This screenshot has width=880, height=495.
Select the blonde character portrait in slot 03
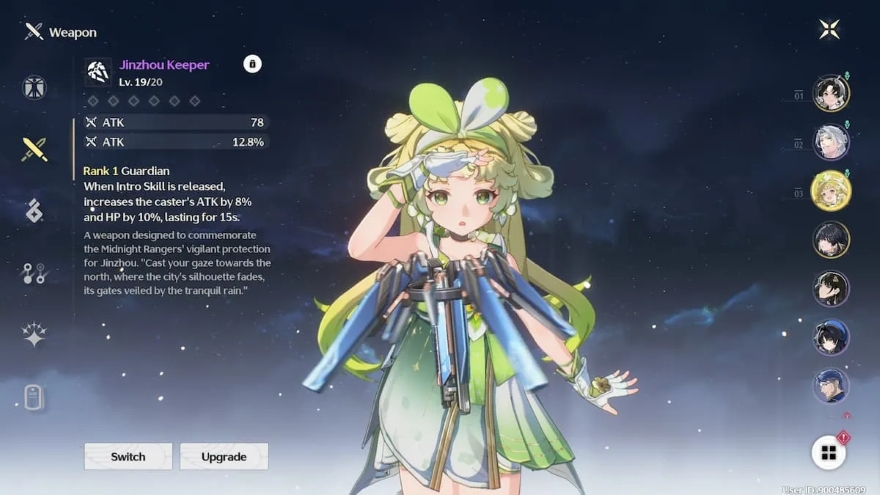click(x=830, y=191)
